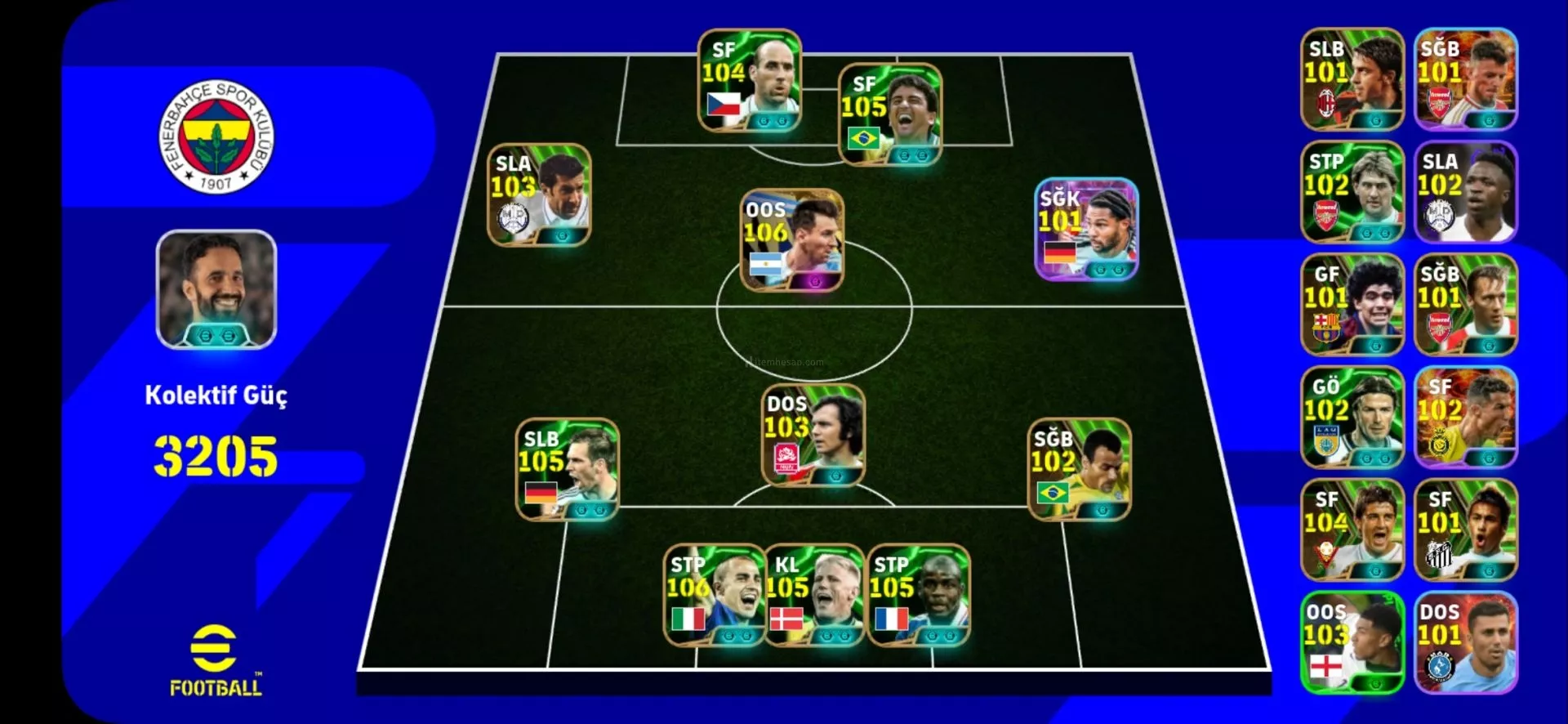The width and height of the screenshot is (1568, 724).
Task: Select the SLA 103 left winger card
Action: (539, 194)
